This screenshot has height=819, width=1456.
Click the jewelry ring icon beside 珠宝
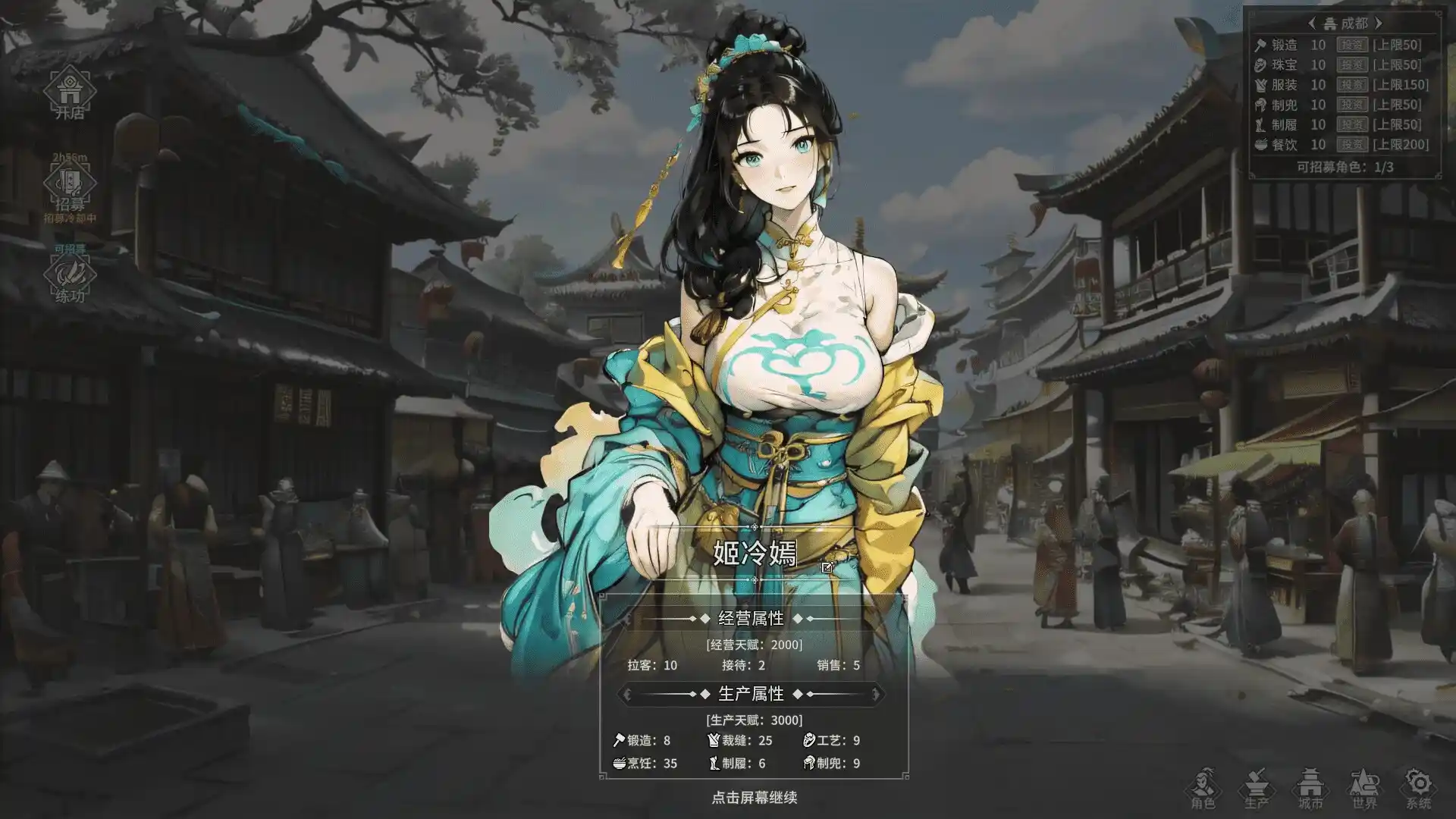pyautogui.click(x=1261, y=65)
